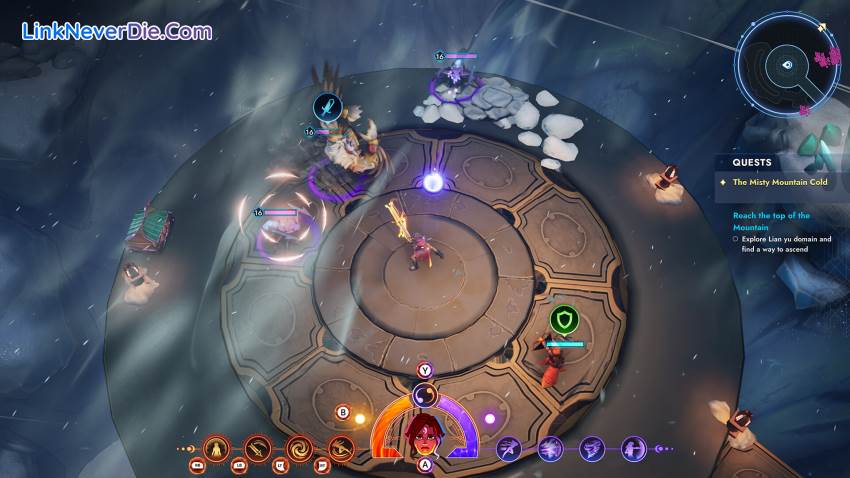The width and height of the screenshot is (850, 478).
Task: Open the circular minimap
Action: pos(787,63)
